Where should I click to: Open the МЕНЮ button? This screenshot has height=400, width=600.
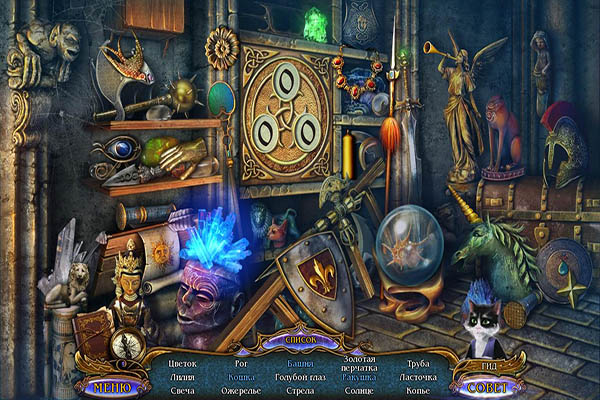click(112, 386)
